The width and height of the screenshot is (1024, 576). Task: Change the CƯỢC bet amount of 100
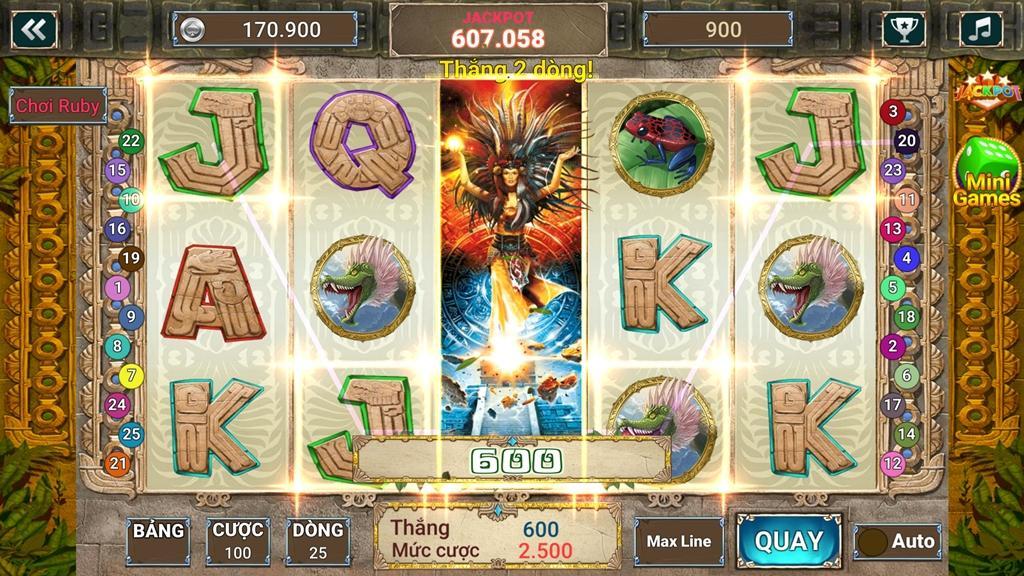pos(238,541)
